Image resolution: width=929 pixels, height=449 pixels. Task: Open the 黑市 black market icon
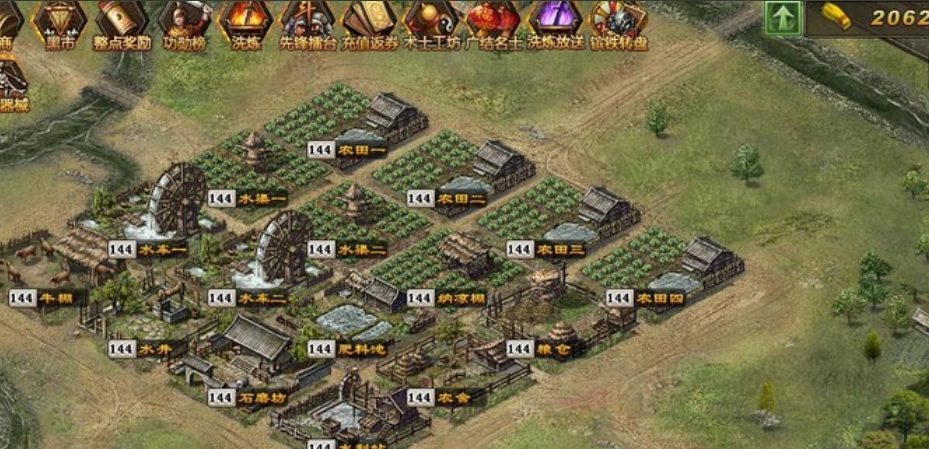pyautogui.click(x=62, y=23)
